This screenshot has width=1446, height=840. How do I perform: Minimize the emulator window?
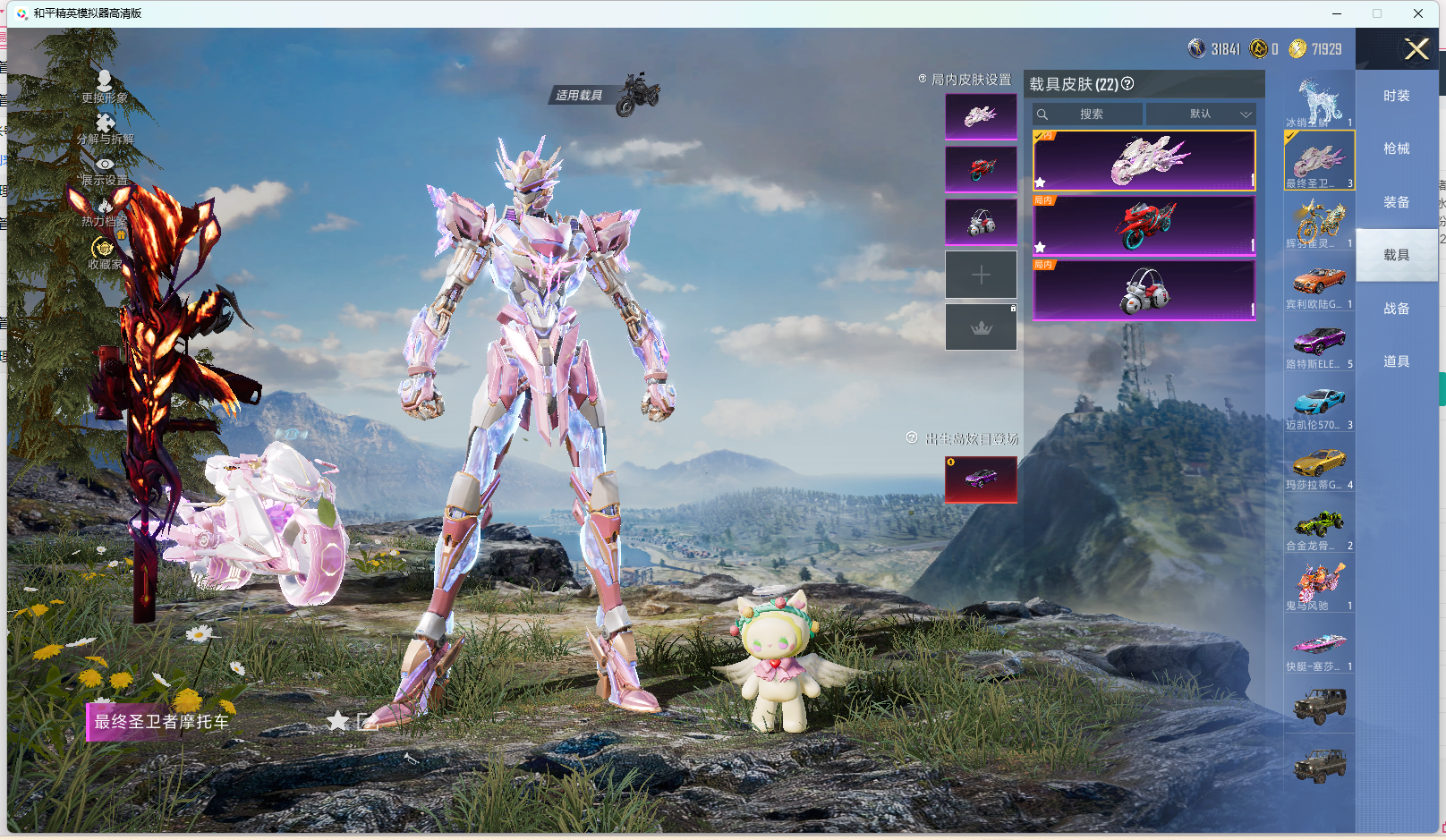tap(1337, 13)
